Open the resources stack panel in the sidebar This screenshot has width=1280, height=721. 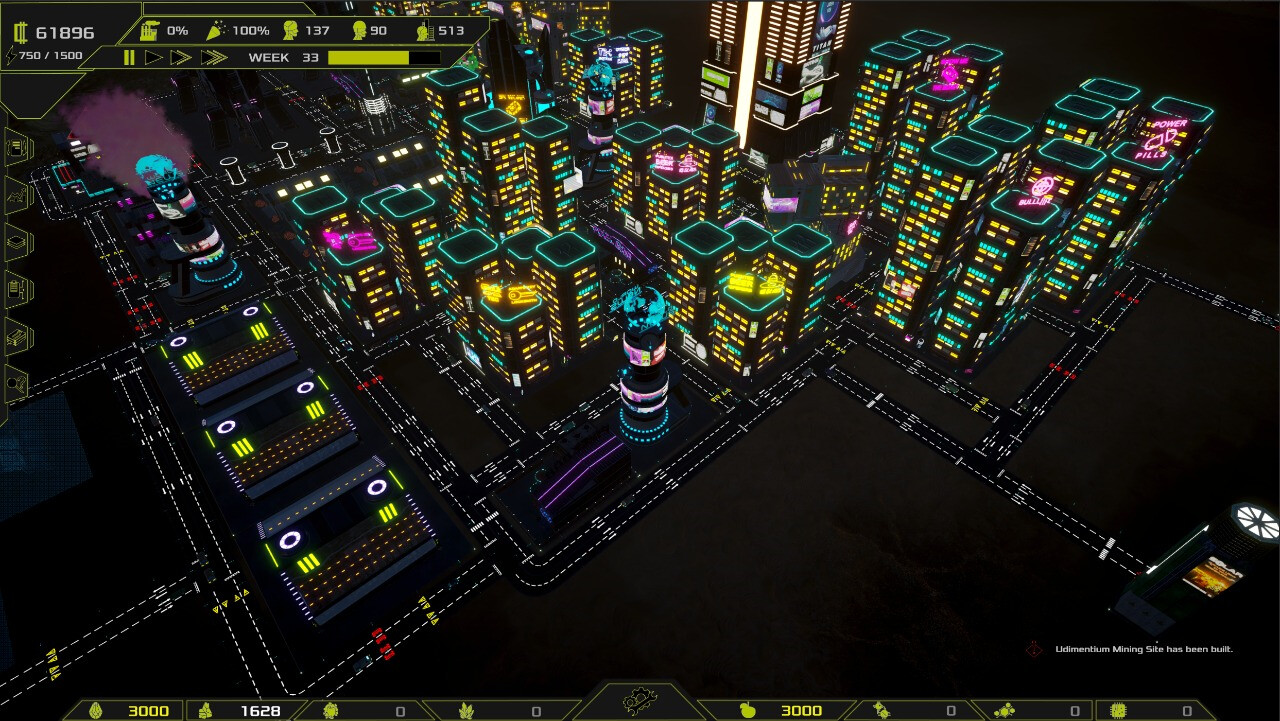coord(15,241)
